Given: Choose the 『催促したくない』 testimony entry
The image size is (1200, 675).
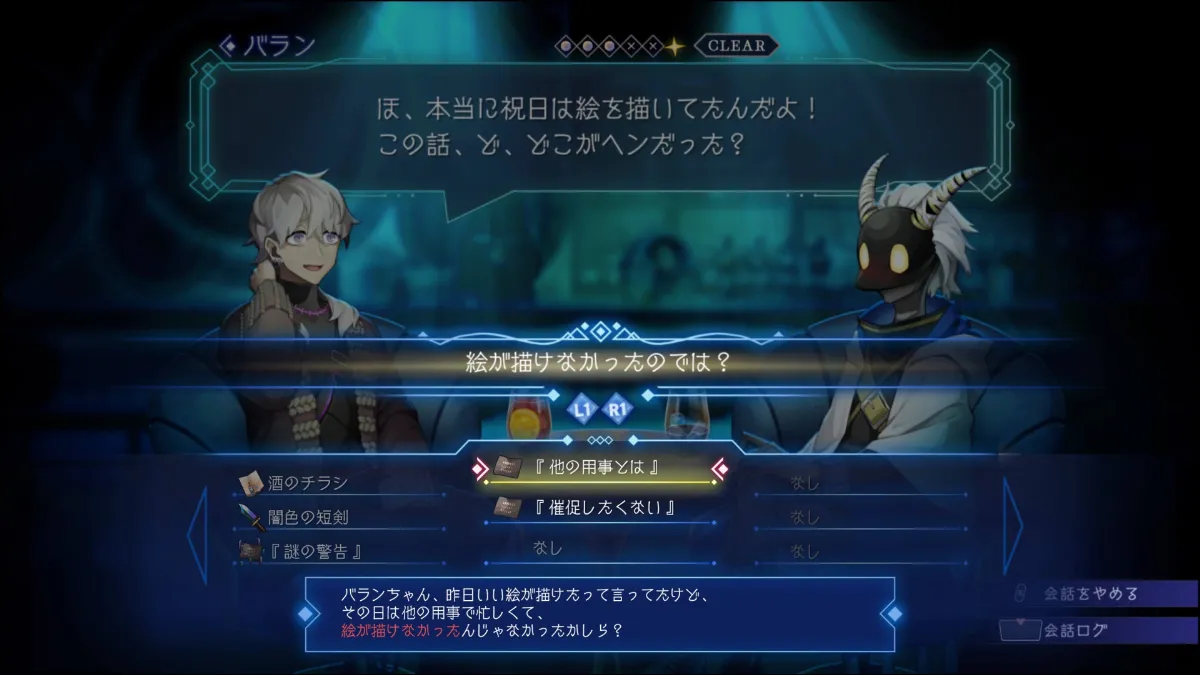Looking at the screenshot, I should pos(602,508).
